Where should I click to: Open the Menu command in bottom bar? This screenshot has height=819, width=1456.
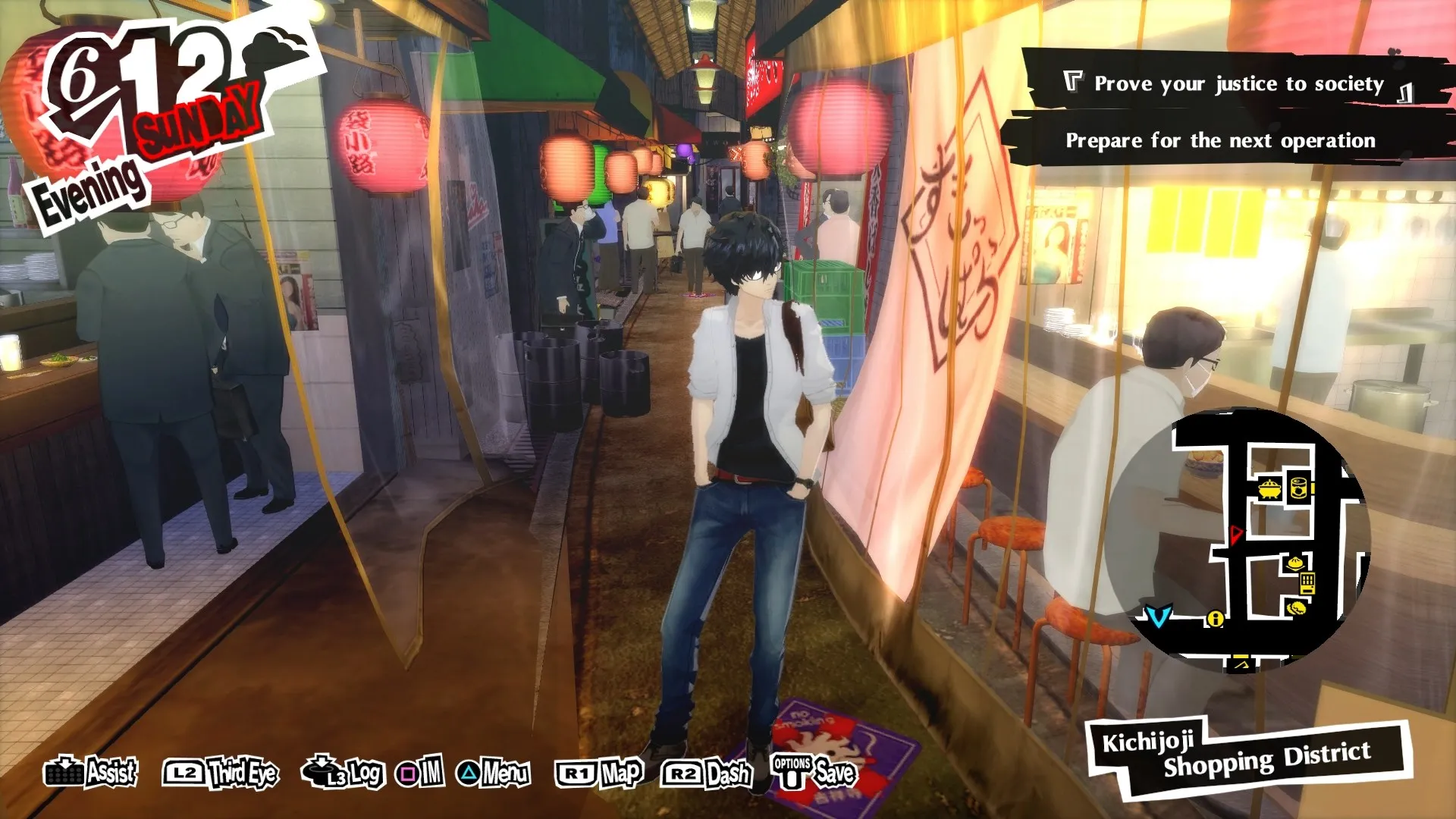pos(493,773)
